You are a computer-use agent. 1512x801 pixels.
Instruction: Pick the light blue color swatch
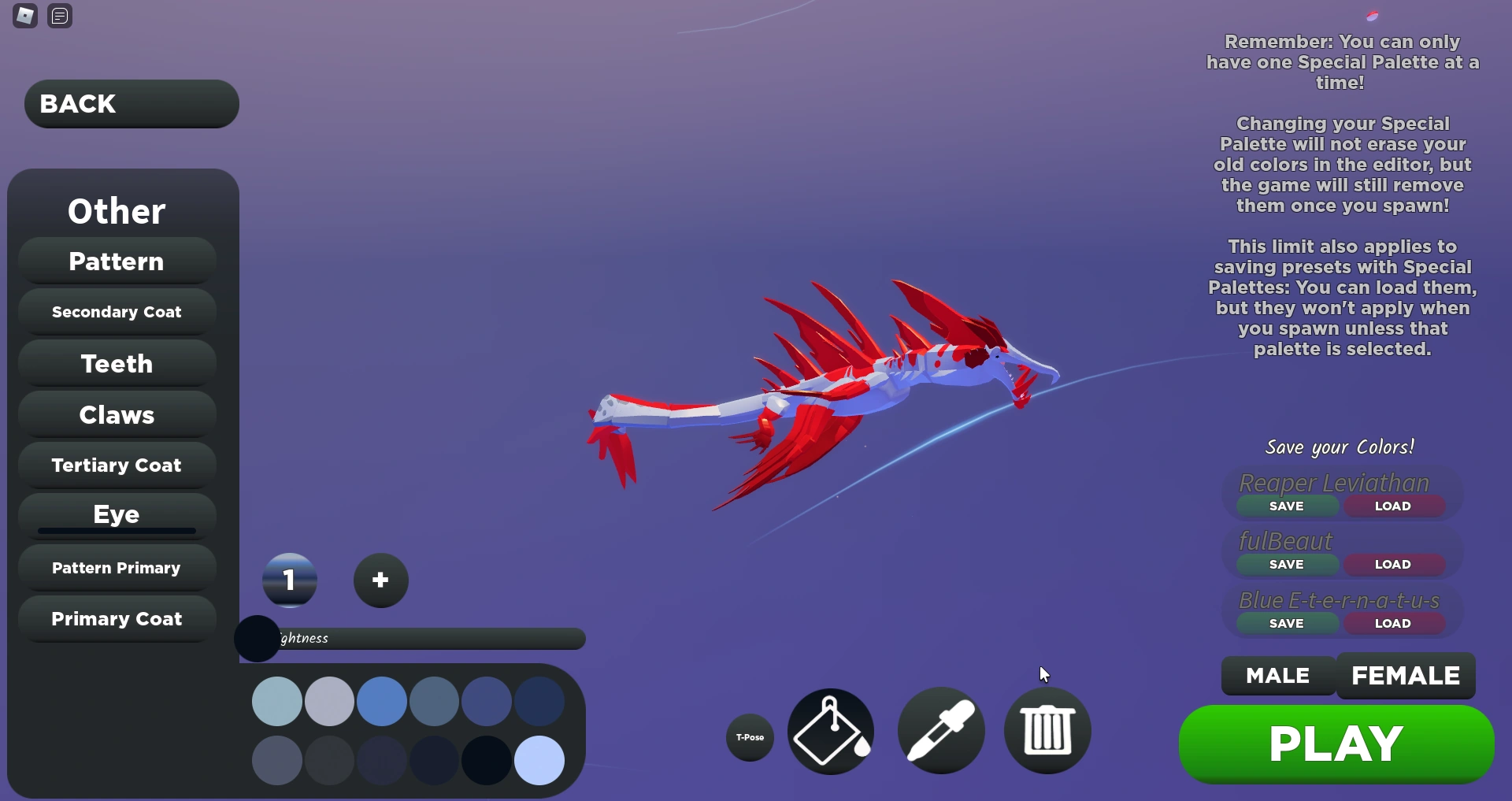(x=539, y=759)
